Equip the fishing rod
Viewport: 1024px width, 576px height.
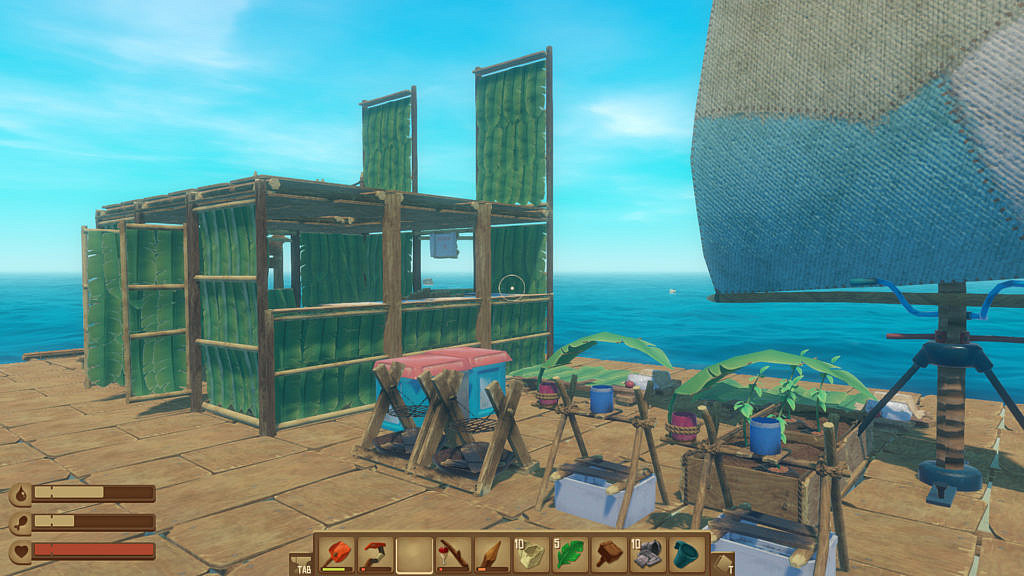[453, 555]
